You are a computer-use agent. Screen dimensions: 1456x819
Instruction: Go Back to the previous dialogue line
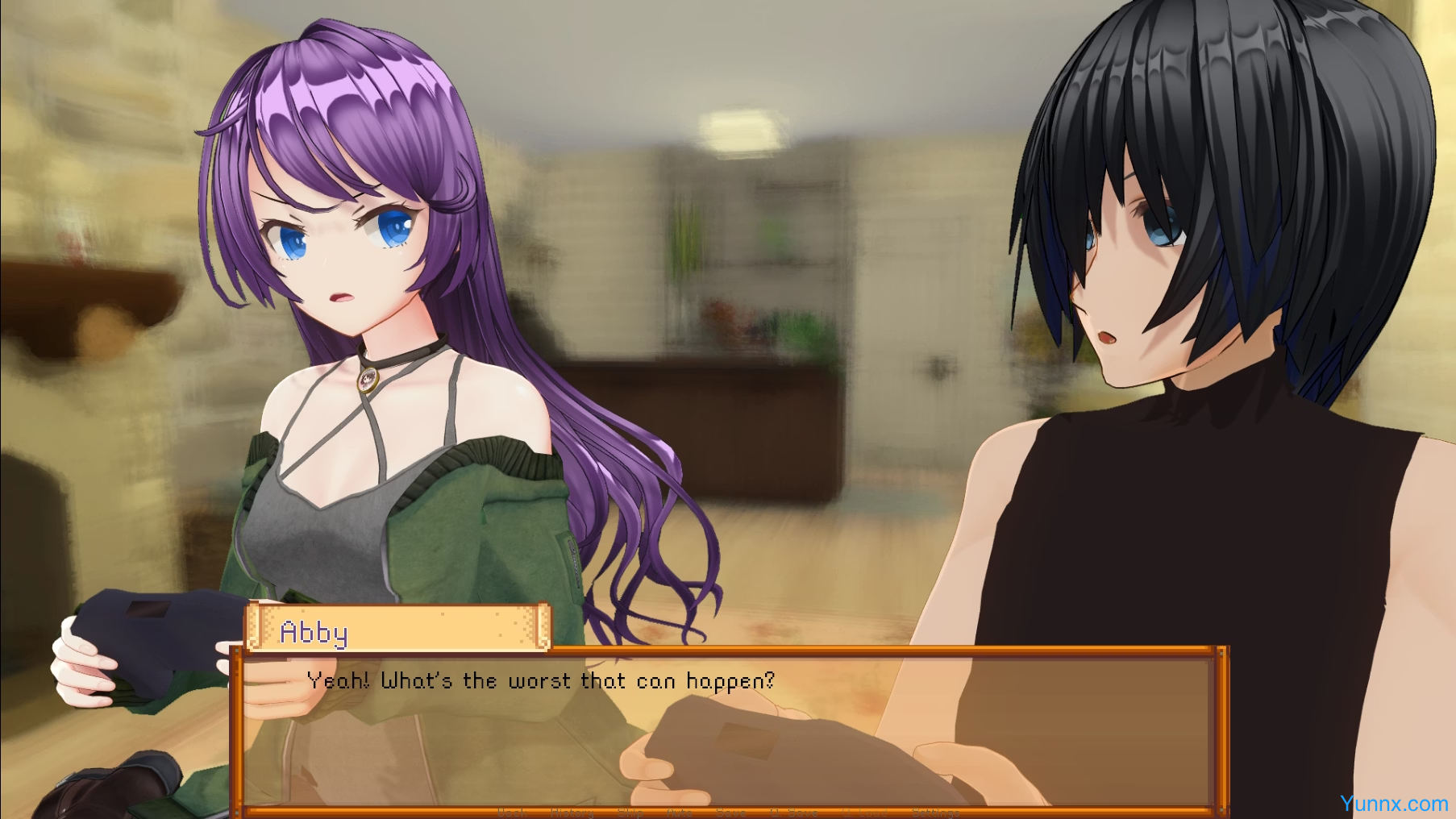click(x=512, y=812)
